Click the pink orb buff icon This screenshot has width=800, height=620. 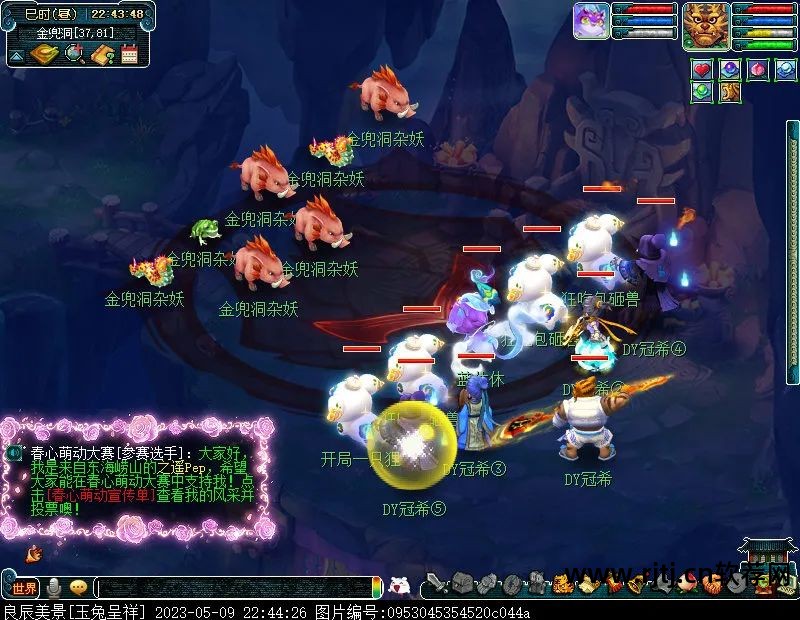758,70
